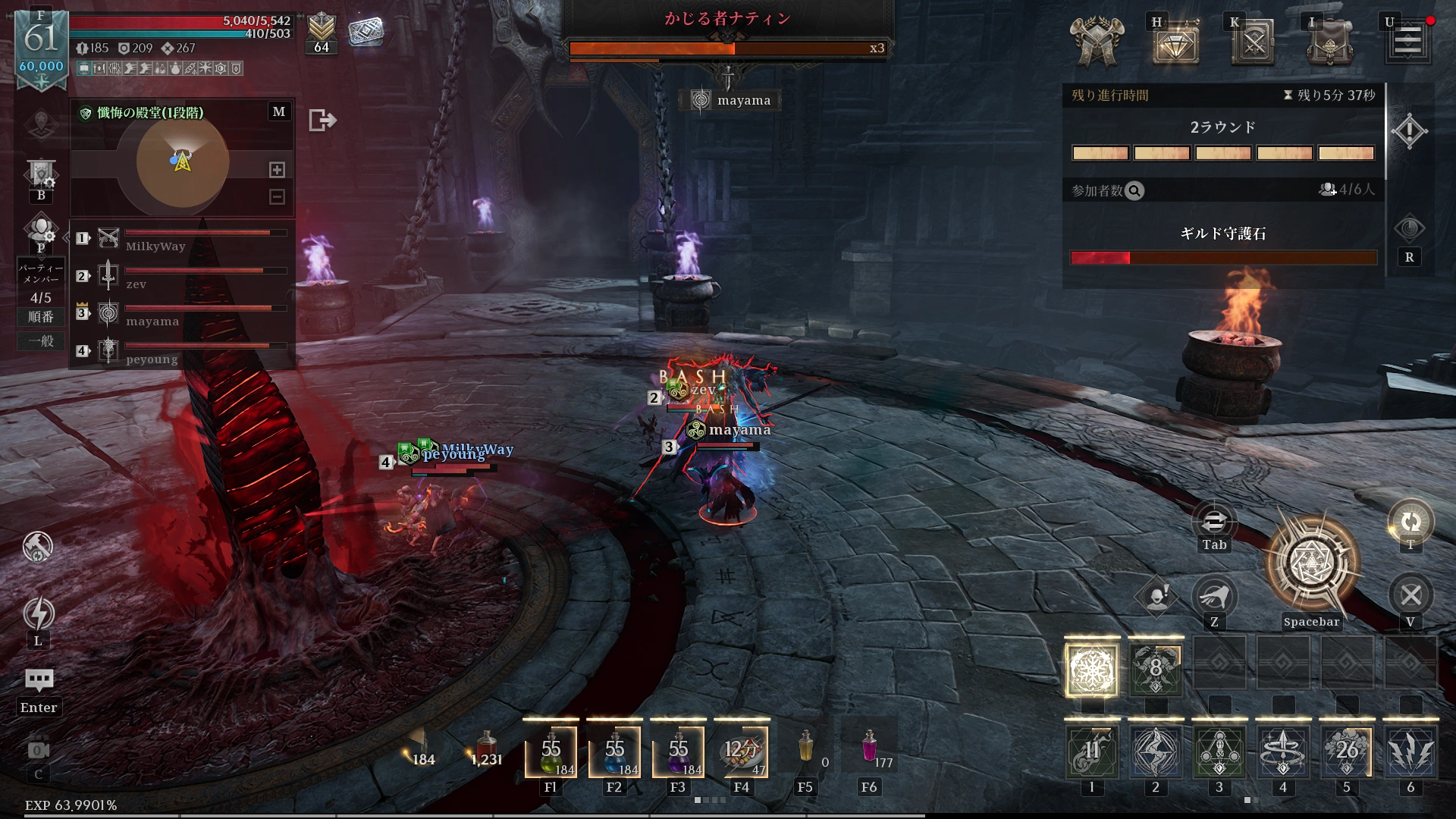Expand the minimap with the M button
Viewport: 1456px width, 819px height.
279,111
